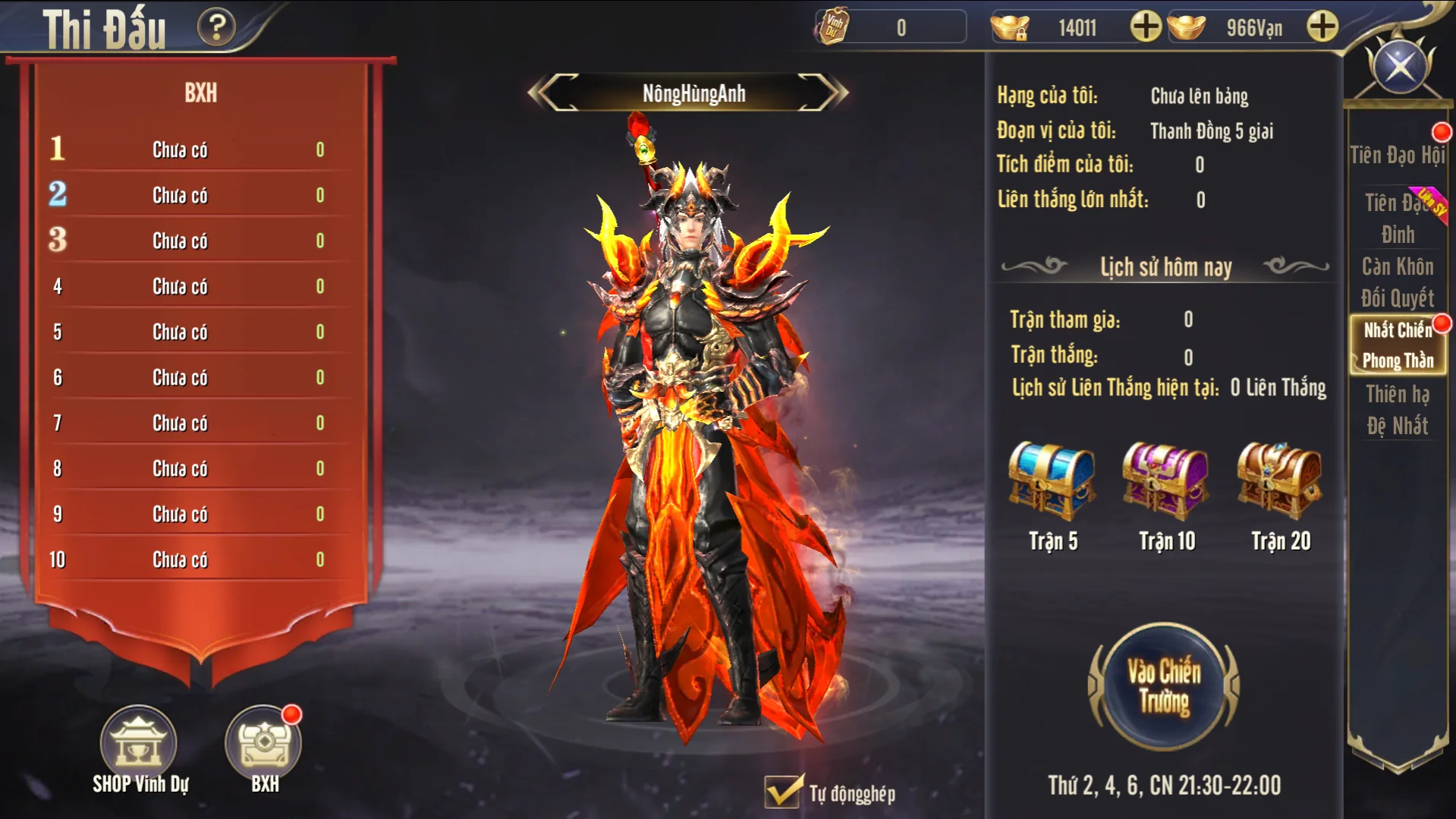
Task: Add more gold next to 966Vạn
Action: pos(1322,28)
